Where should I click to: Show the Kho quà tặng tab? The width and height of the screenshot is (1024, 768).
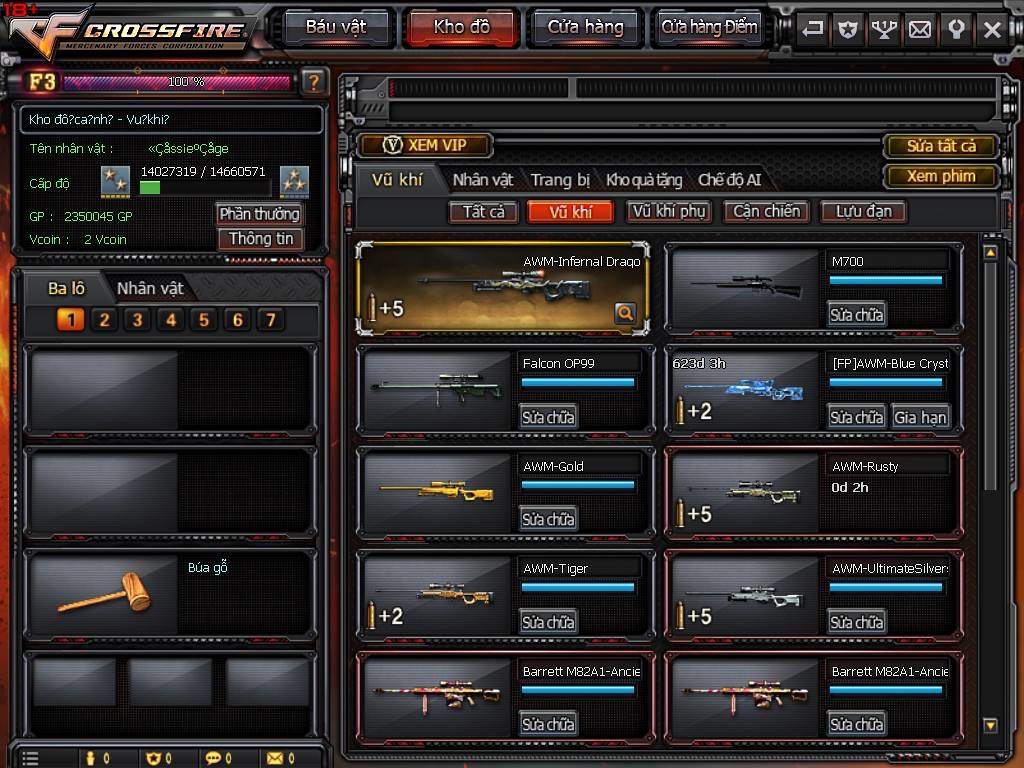click(x=644, y=180)
